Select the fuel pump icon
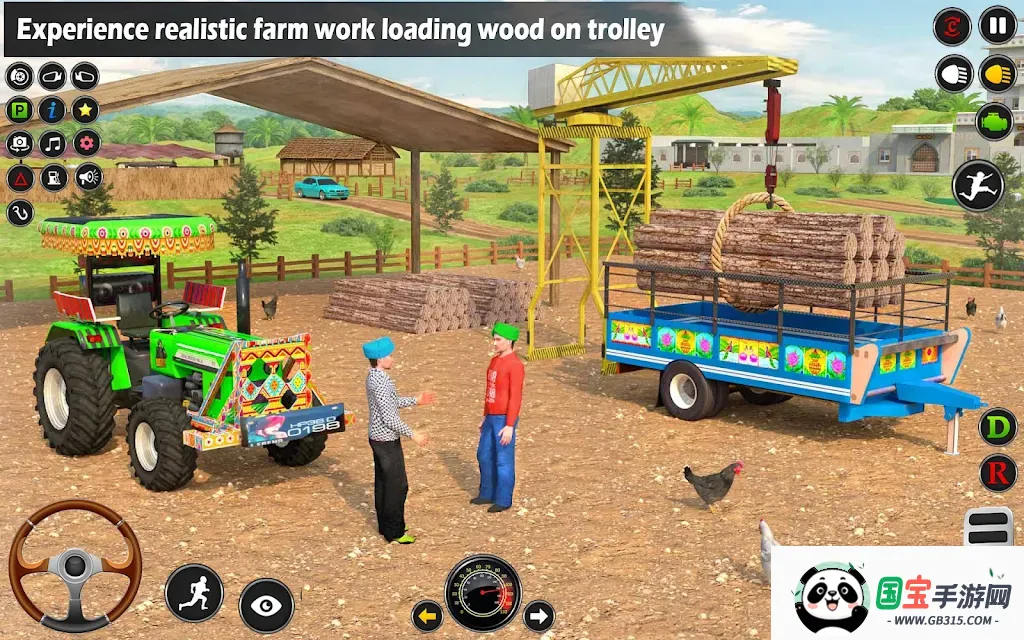1024x640 pixels. 53,178
